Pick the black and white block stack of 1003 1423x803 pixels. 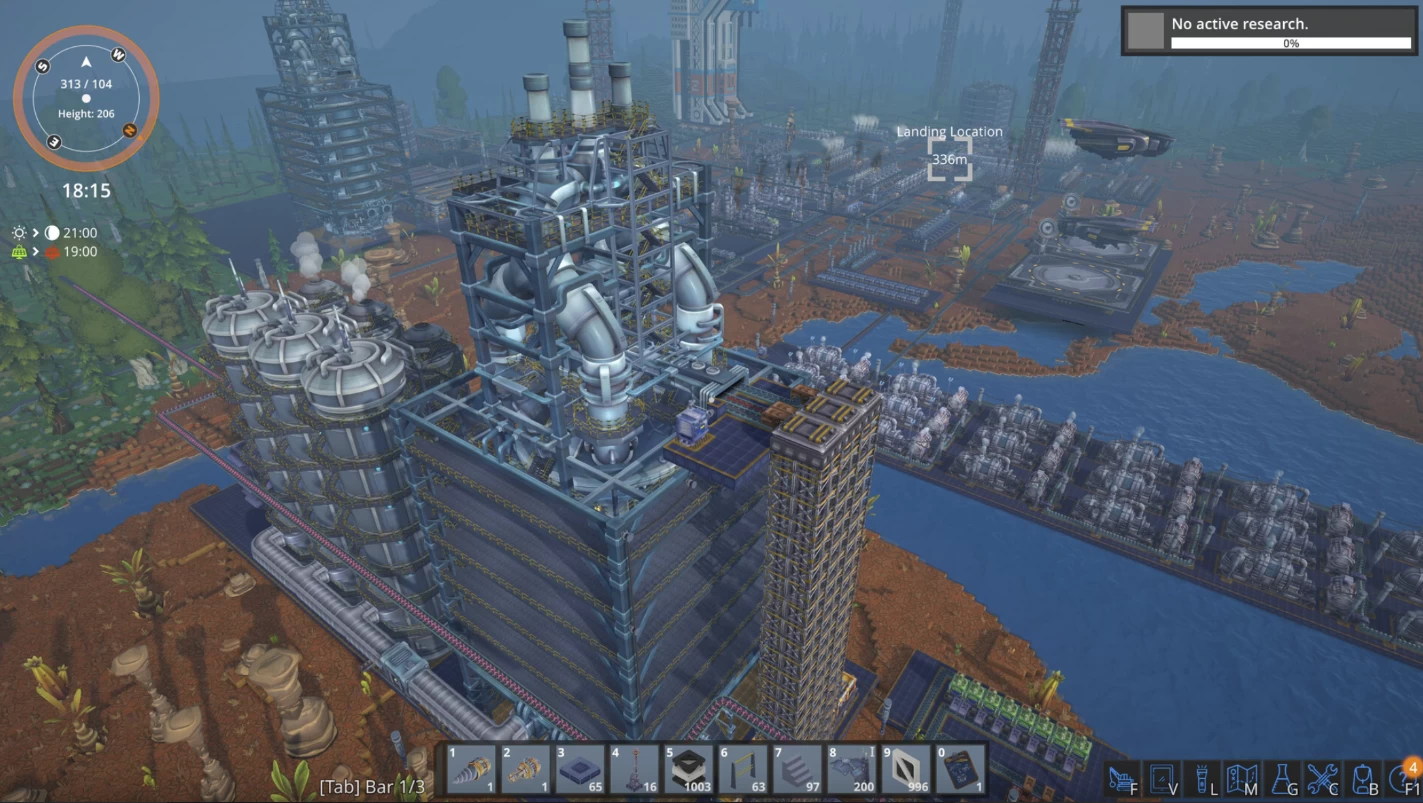689,769
